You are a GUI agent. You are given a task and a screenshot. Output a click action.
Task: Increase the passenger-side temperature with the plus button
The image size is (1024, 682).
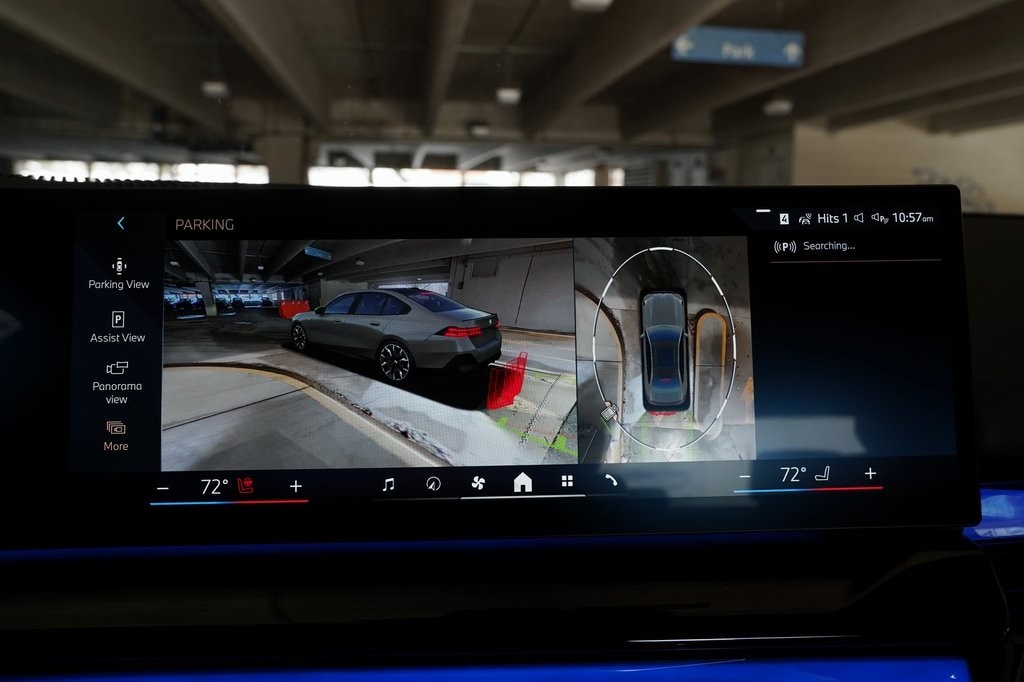pyautogui.click(x=870, y=473)
